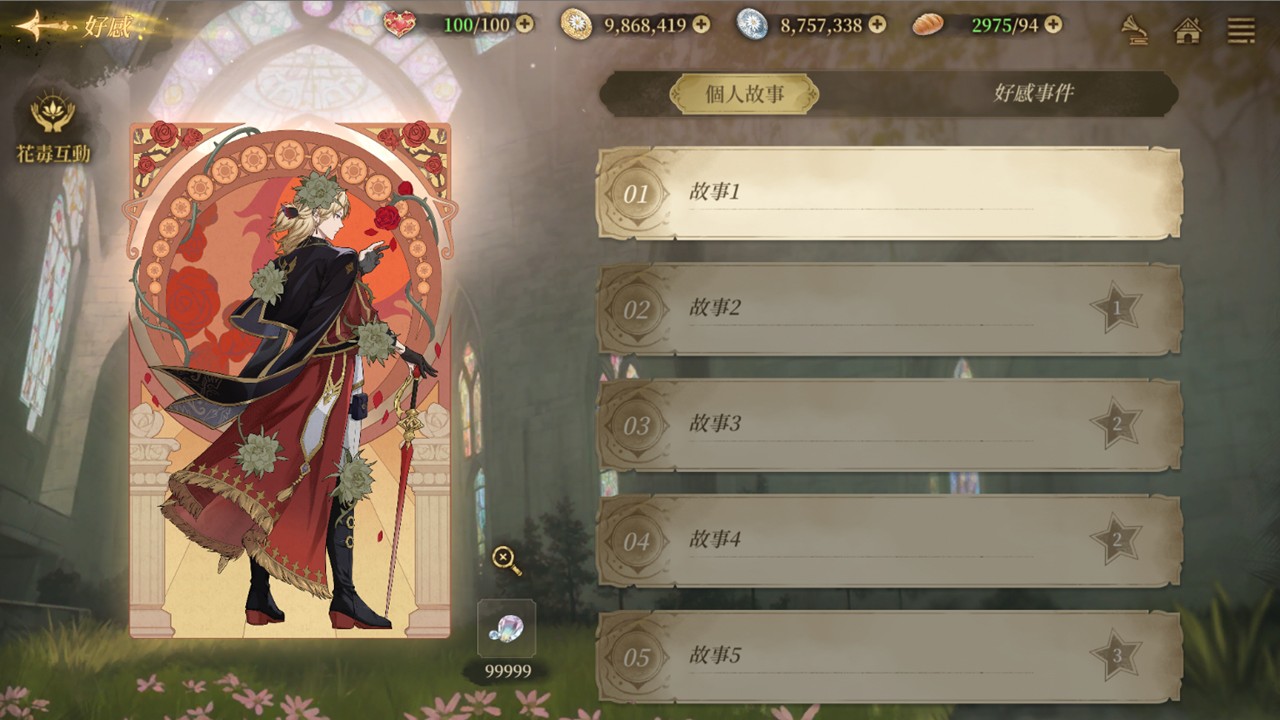Select the 個人故事 tab
This screenshot has height=720, width=1280.
pos(744,94)
